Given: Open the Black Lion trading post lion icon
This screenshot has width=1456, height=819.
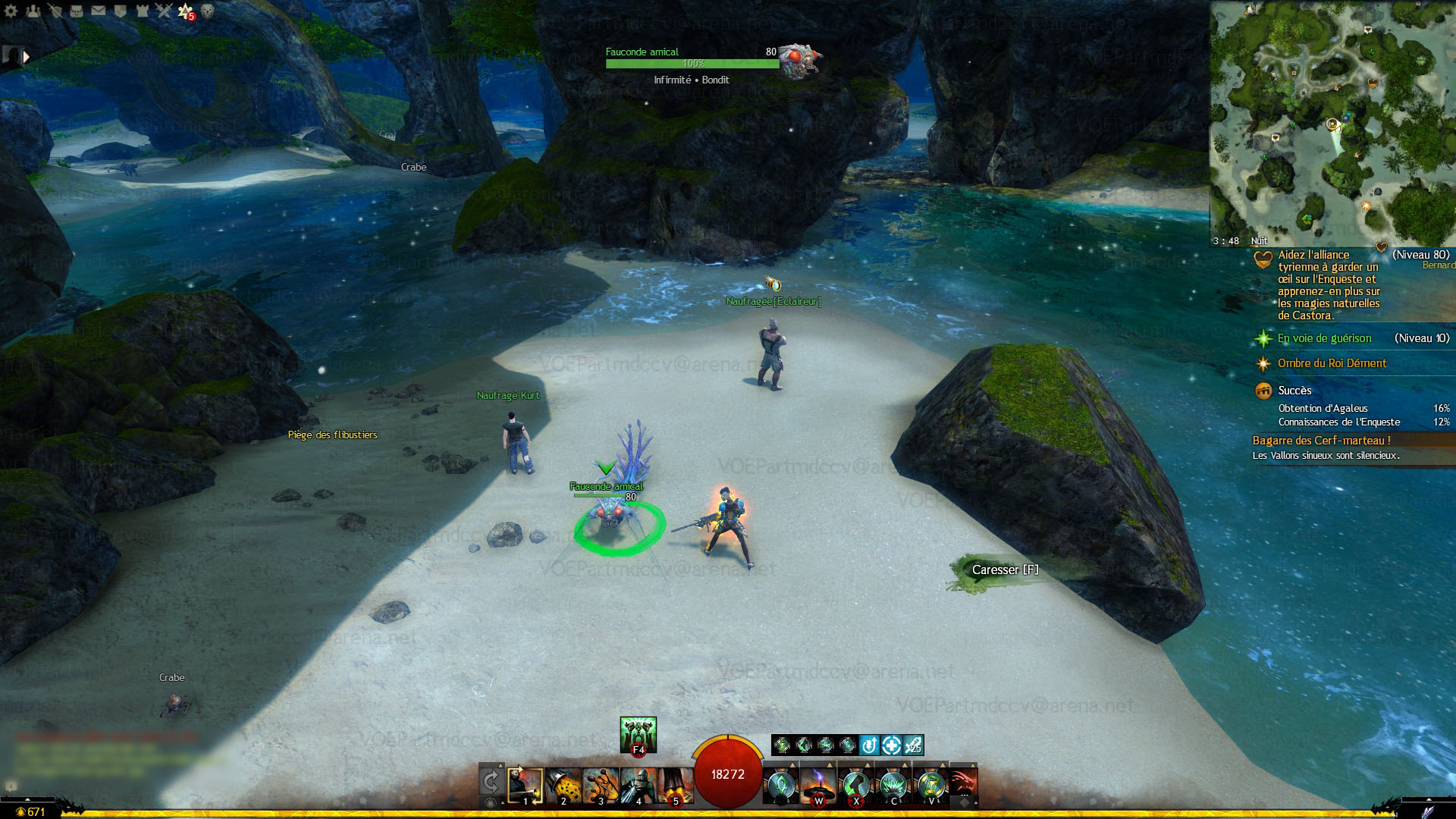Looking at the screenshot, I should (x=207, y=11).
